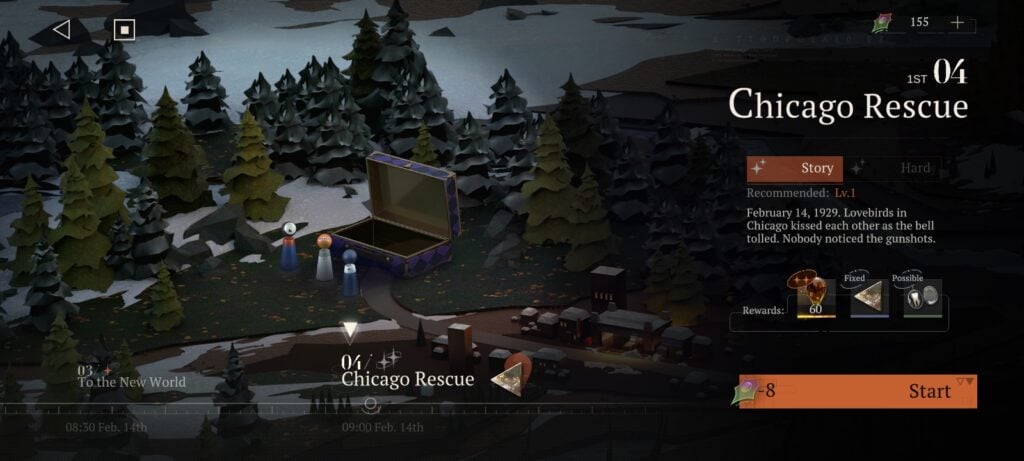
Task: Go back using the arrow button
Action: [x=61, y=29]
